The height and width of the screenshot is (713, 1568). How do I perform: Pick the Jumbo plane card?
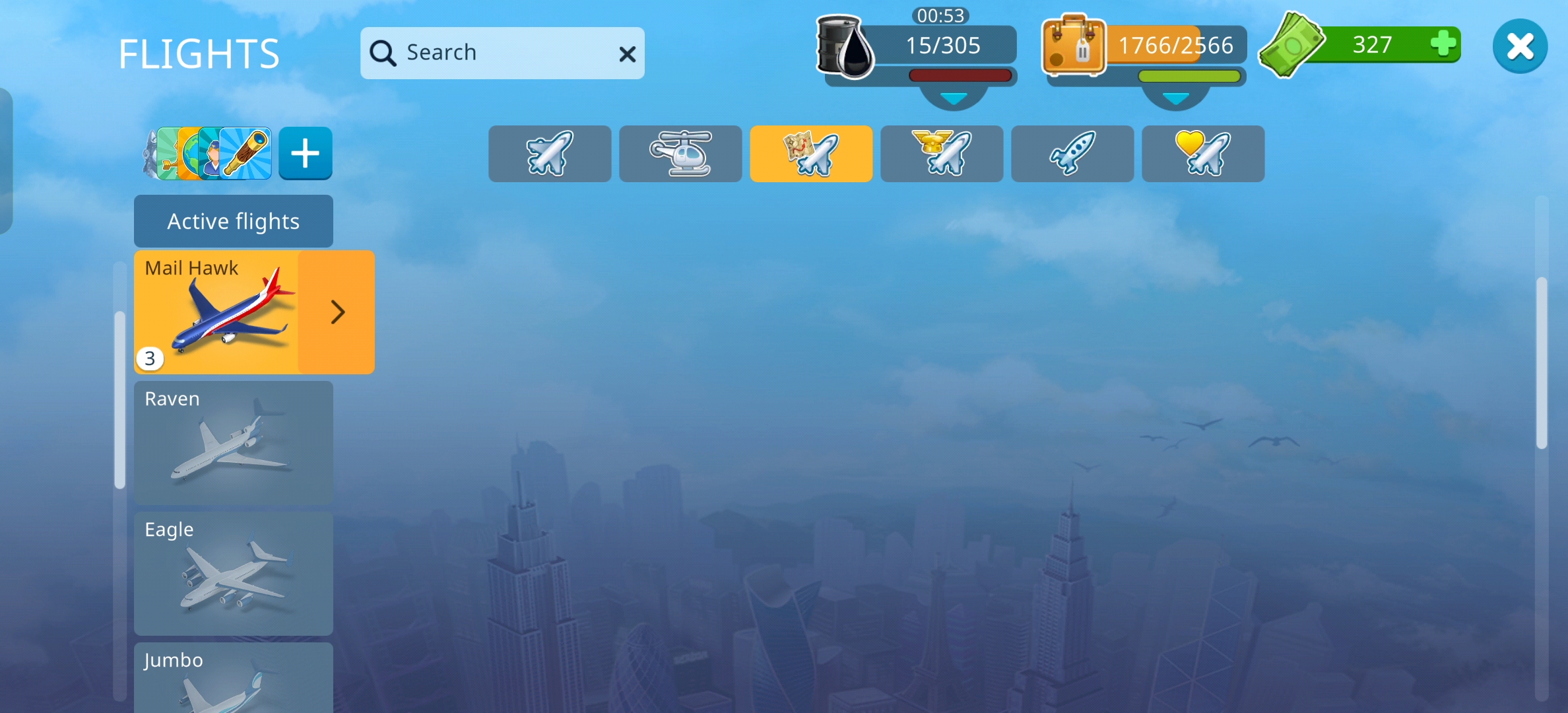[x=233, y=680]
